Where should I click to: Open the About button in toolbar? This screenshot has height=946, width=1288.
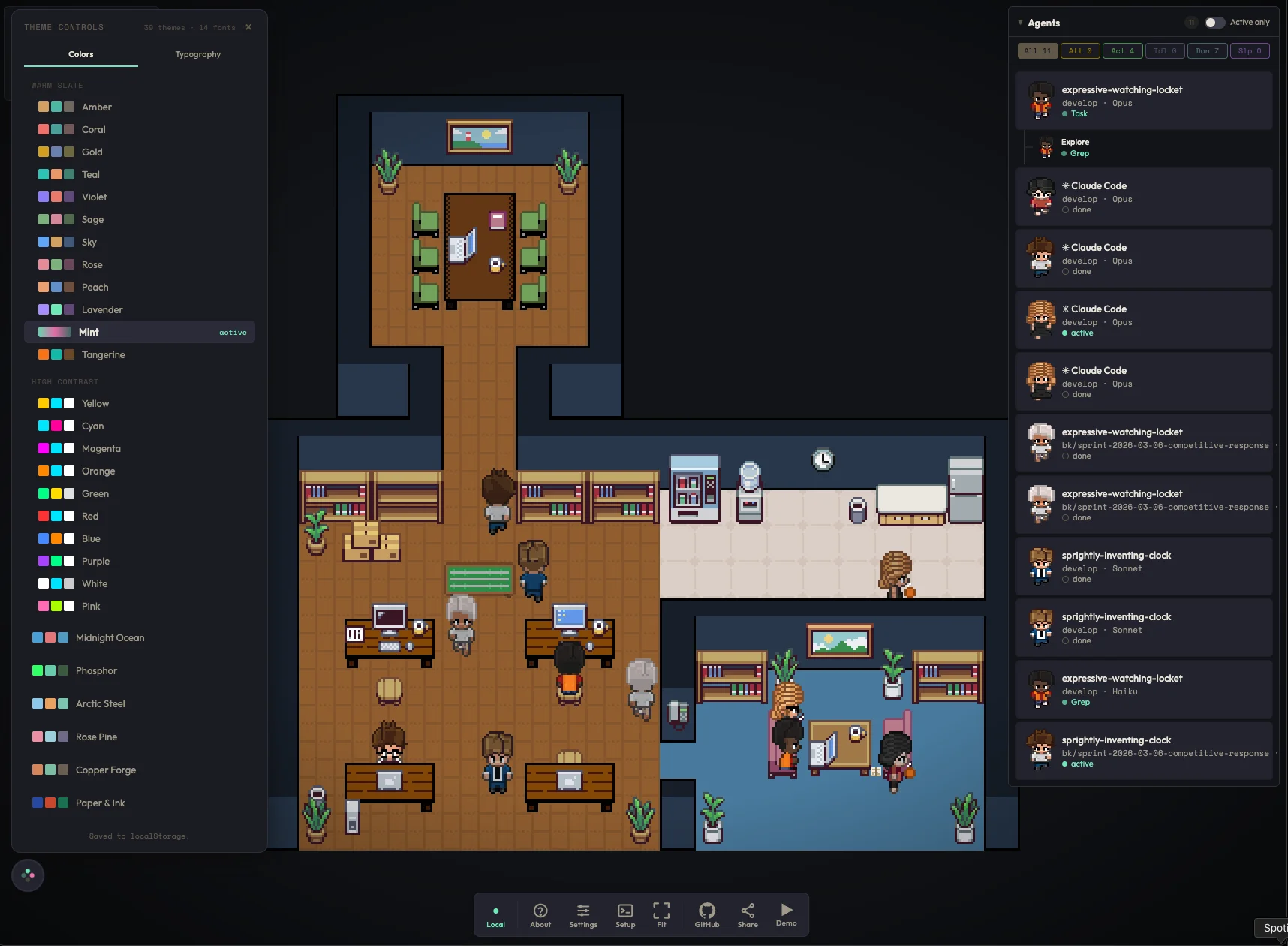pyautogui.click(x=540, y=914)
